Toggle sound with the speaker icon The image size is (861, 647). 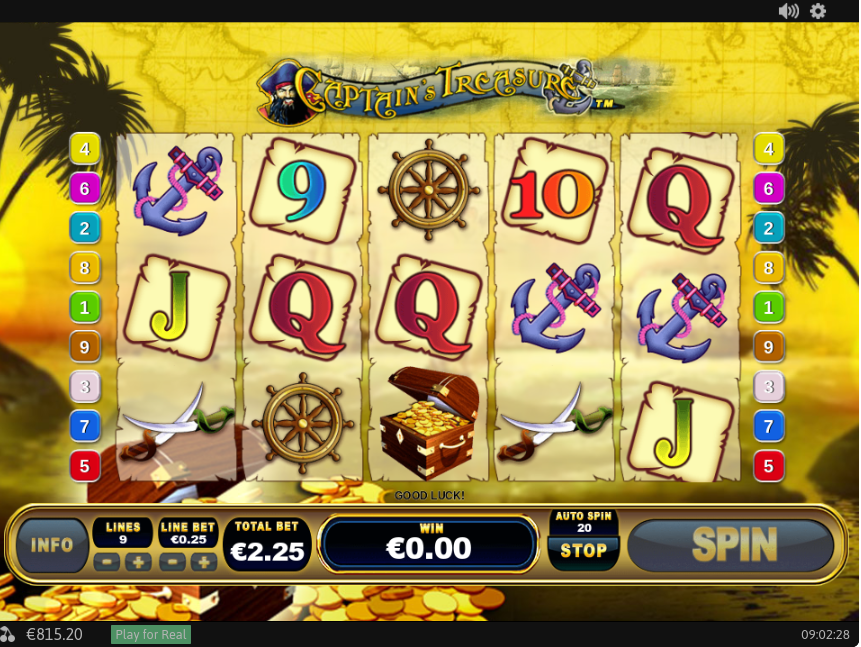click(788, 11)
